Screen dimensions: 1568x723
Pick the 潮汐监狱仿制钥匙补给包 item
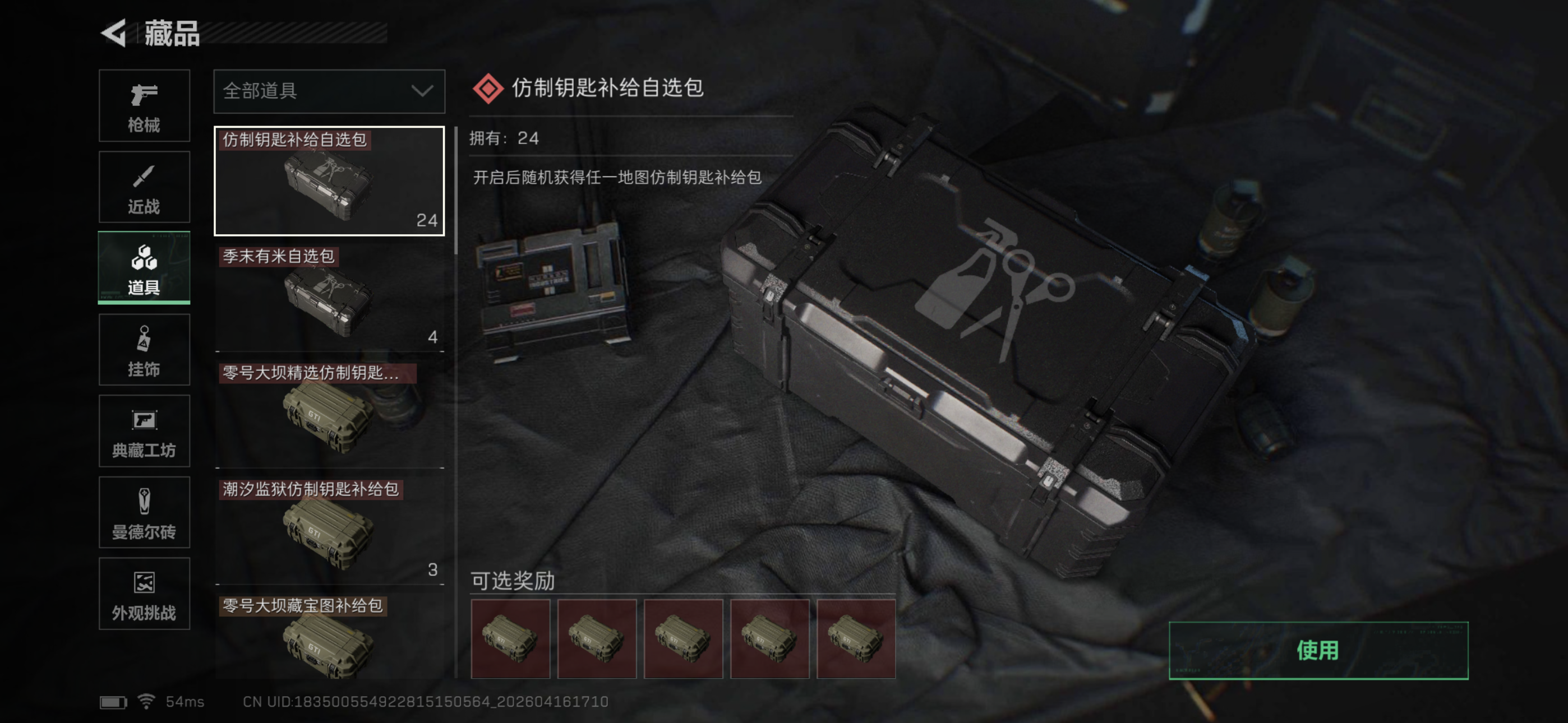(329, 531)
